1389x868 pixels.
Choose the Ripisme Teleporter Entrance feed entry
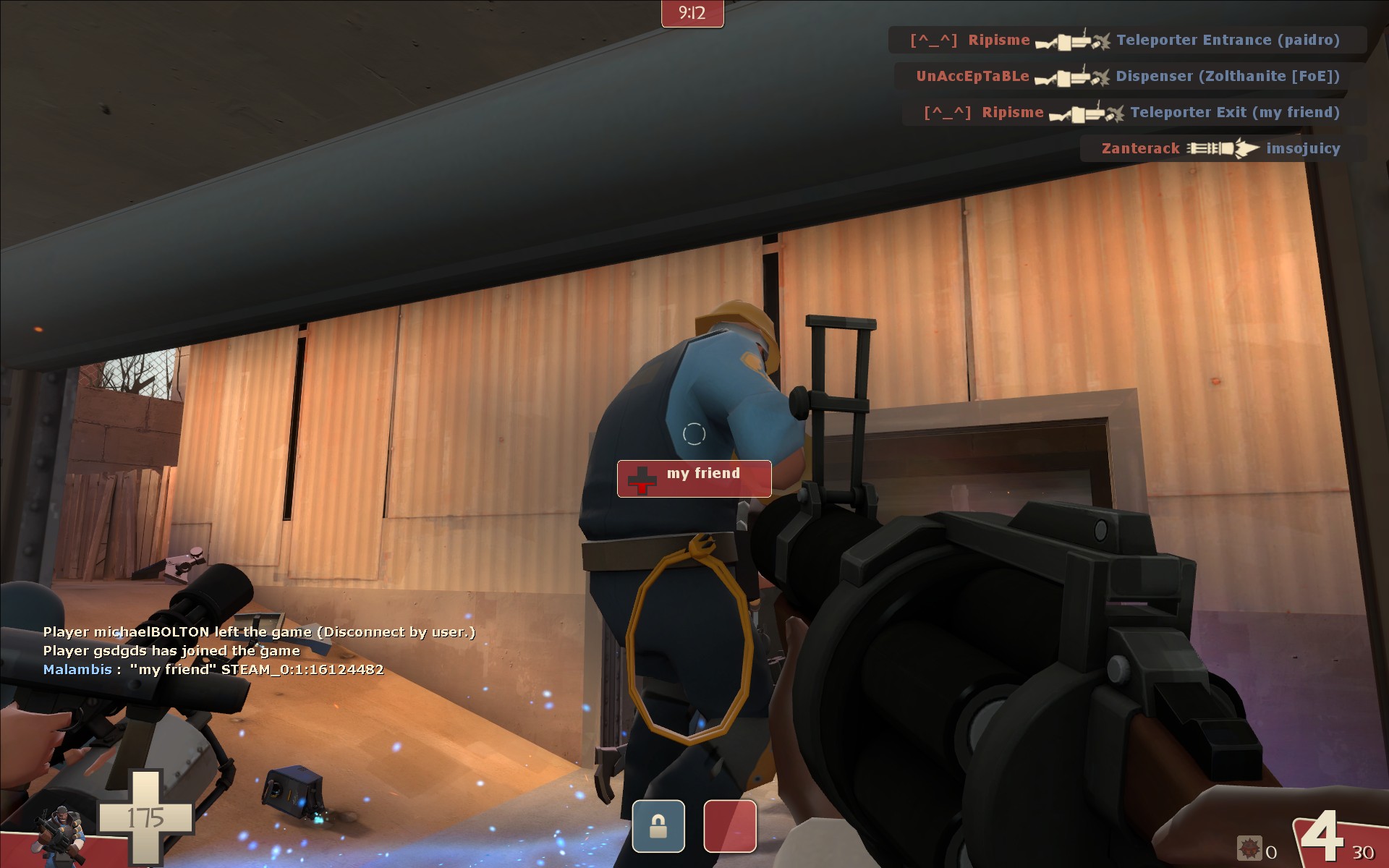click(x=1126, y=40)
